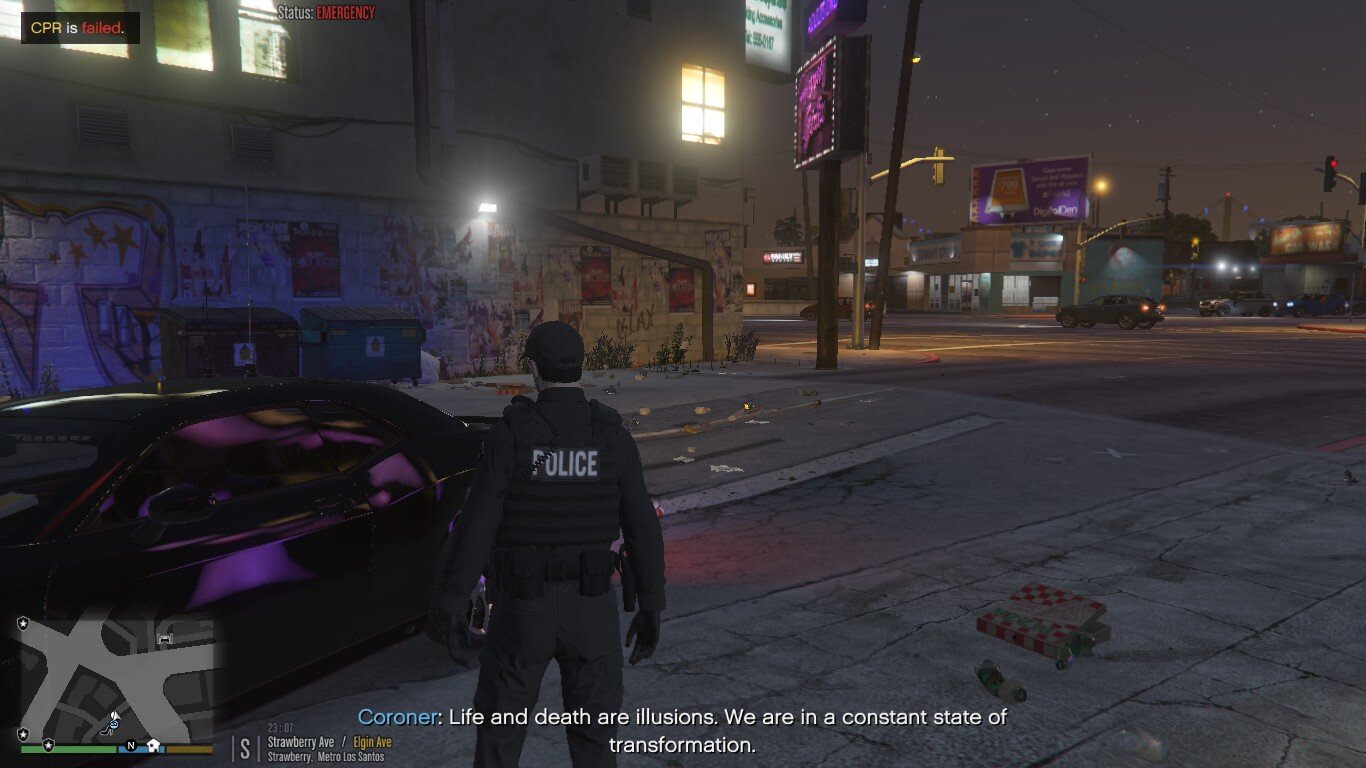Viewport: 1366px width, 768px height.
Task: Click the "CPR is failed" notification
Action: 79,28
